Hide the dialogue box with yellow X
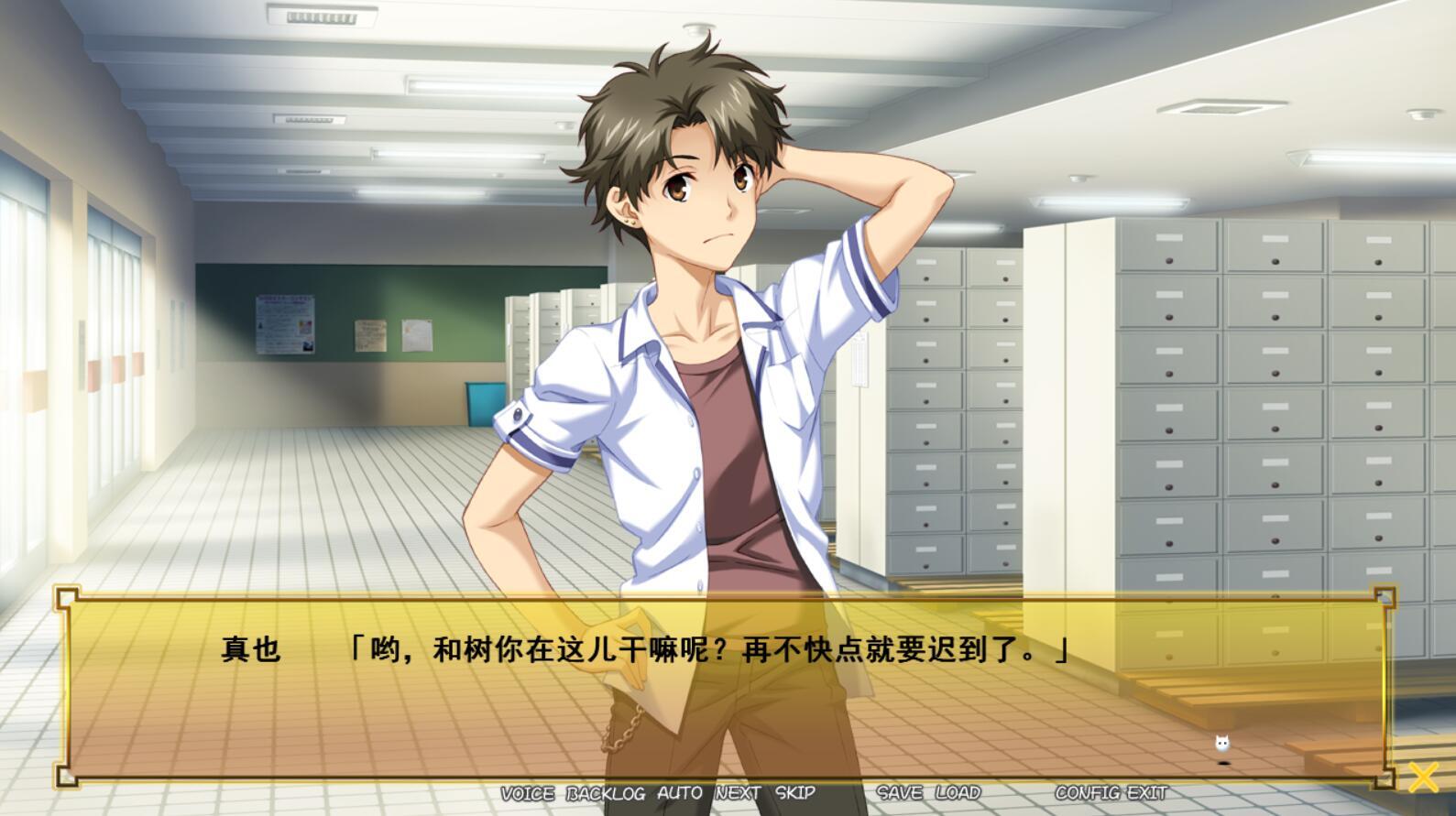This screenshot has height=816, width=1456. pos(1423,777)
